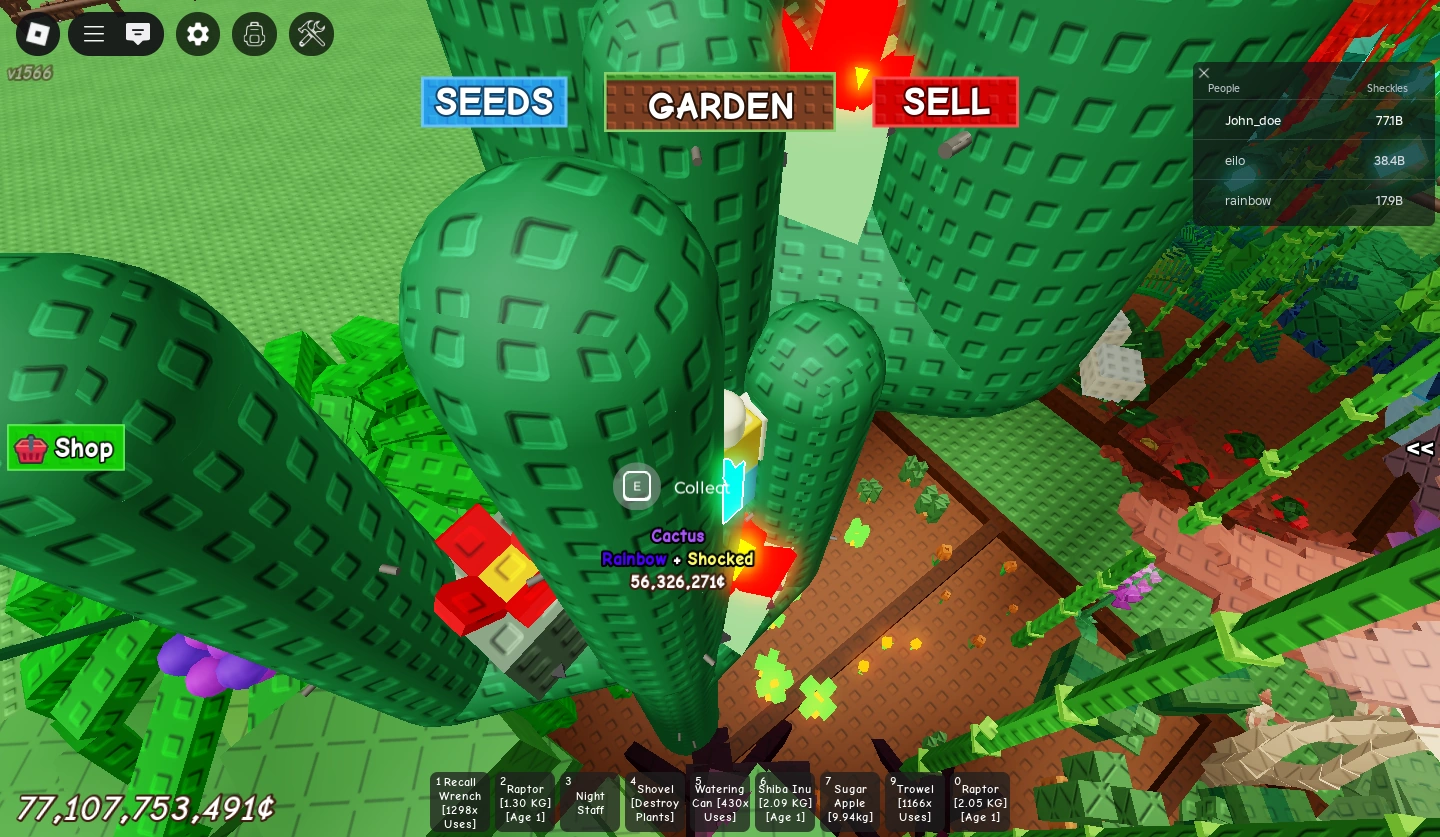Select the Shiba Inu in slot 6
The width and height of the screenshot is (1440, 837).
click(784, 800)
